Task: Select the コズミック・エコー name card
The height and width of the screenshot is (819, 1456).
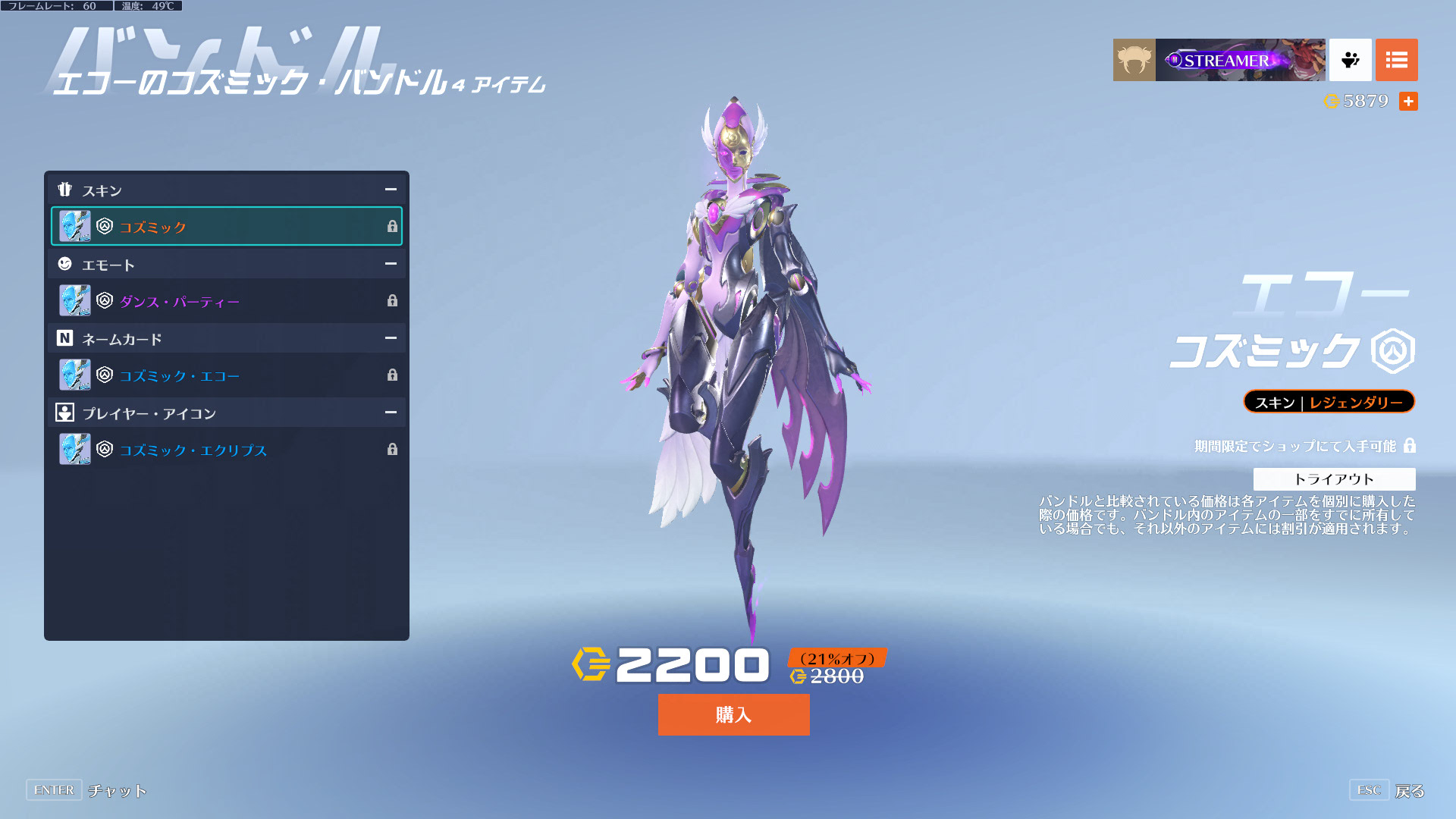Action: pos(226,375)
